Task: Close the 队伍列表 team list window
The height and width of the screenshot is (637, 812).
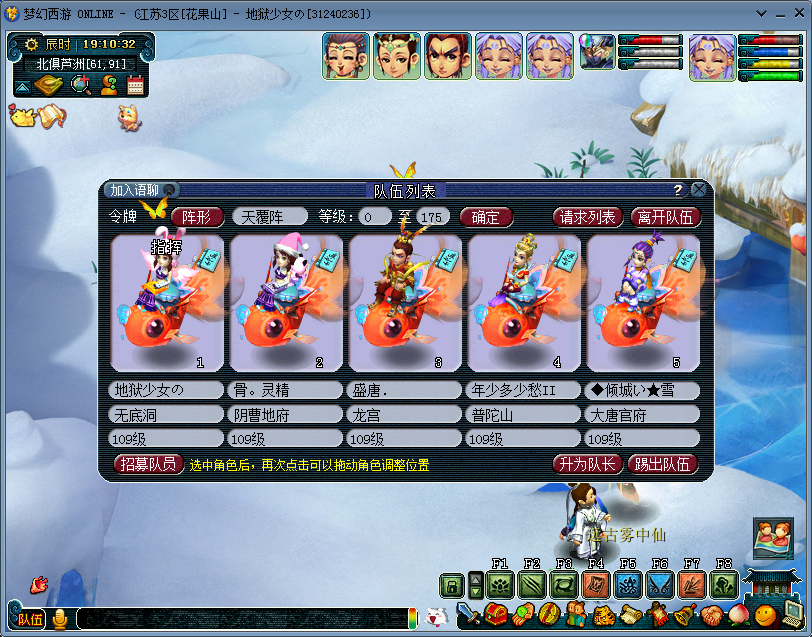Action: pos(698,189)
